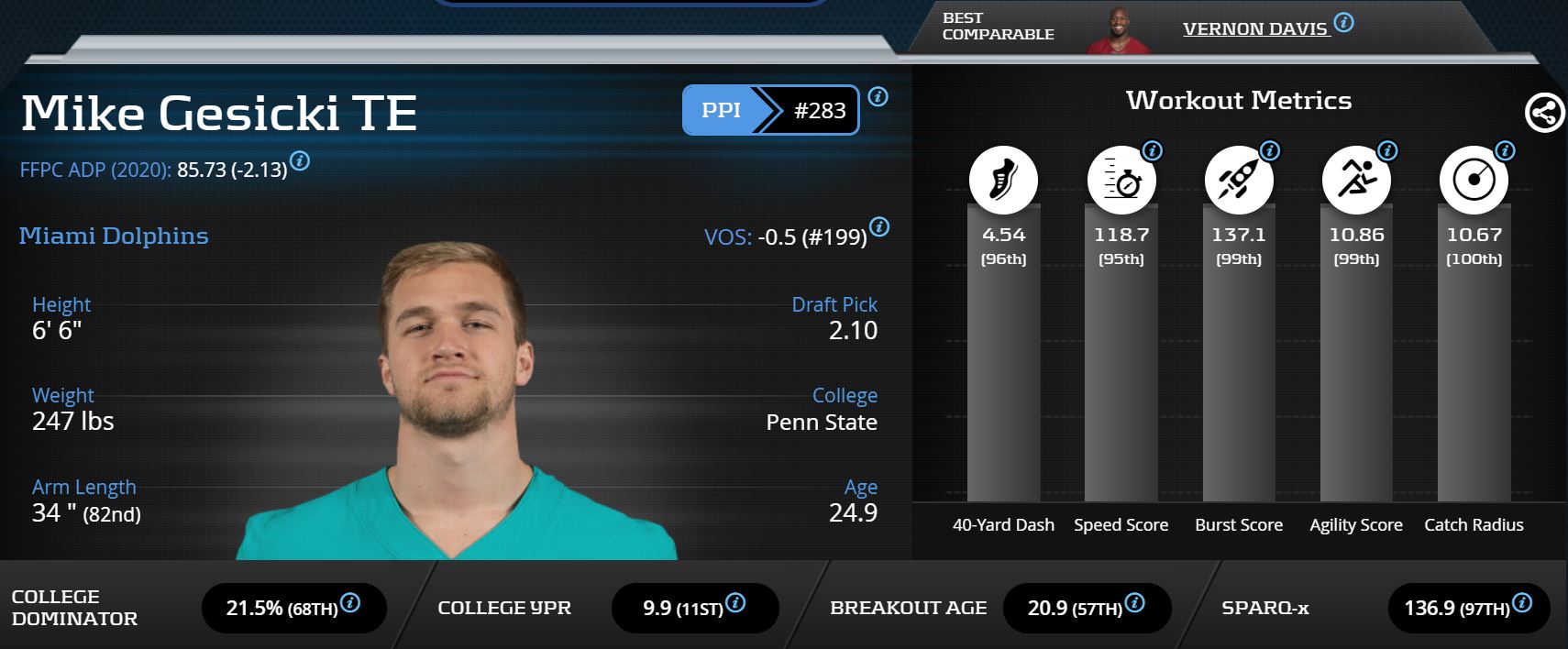
Task: Show the VOS info tooltip icon
Action: click(x=878, y=226)
